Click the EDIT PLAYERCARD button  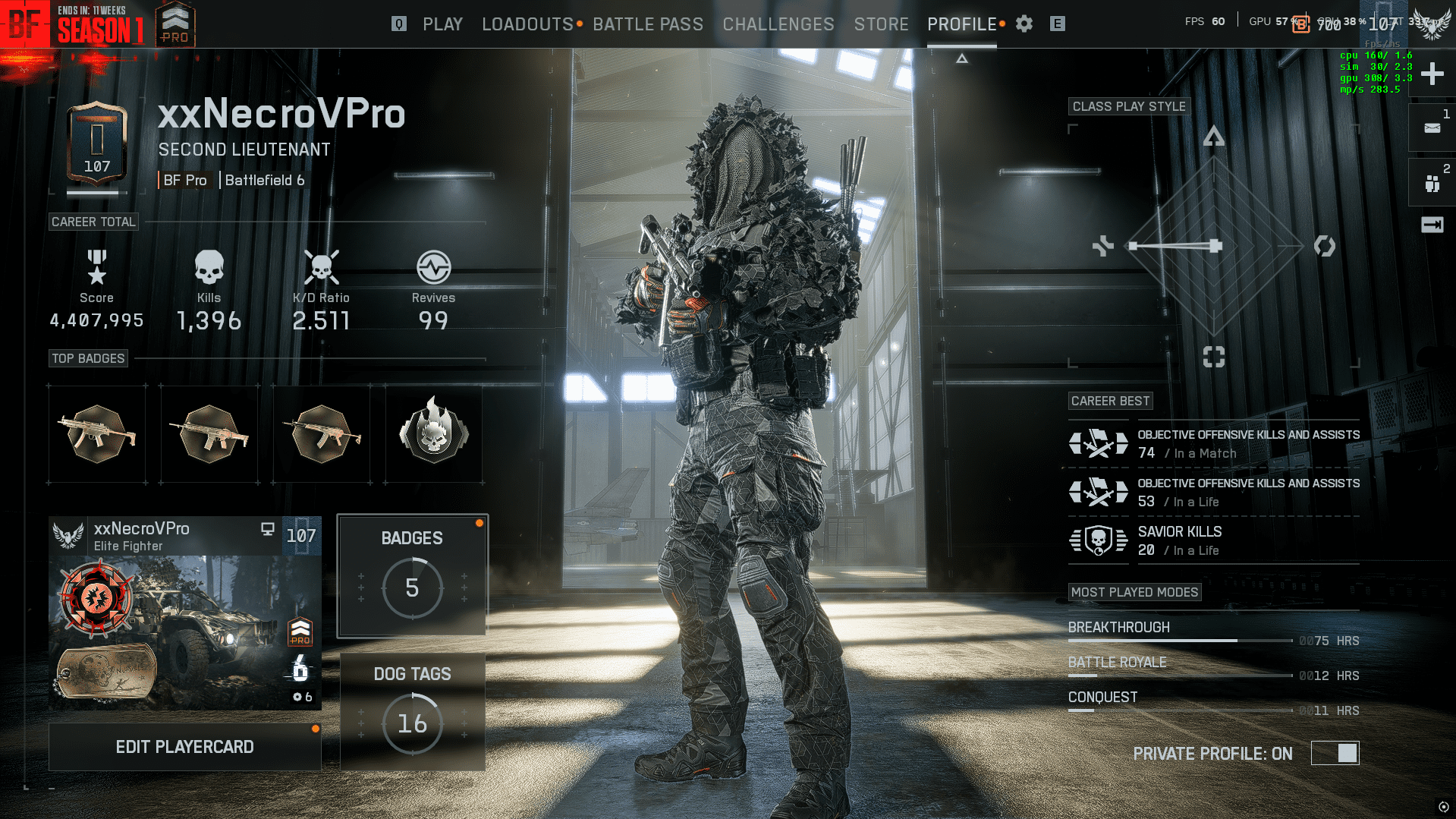(x=184, y=746)
